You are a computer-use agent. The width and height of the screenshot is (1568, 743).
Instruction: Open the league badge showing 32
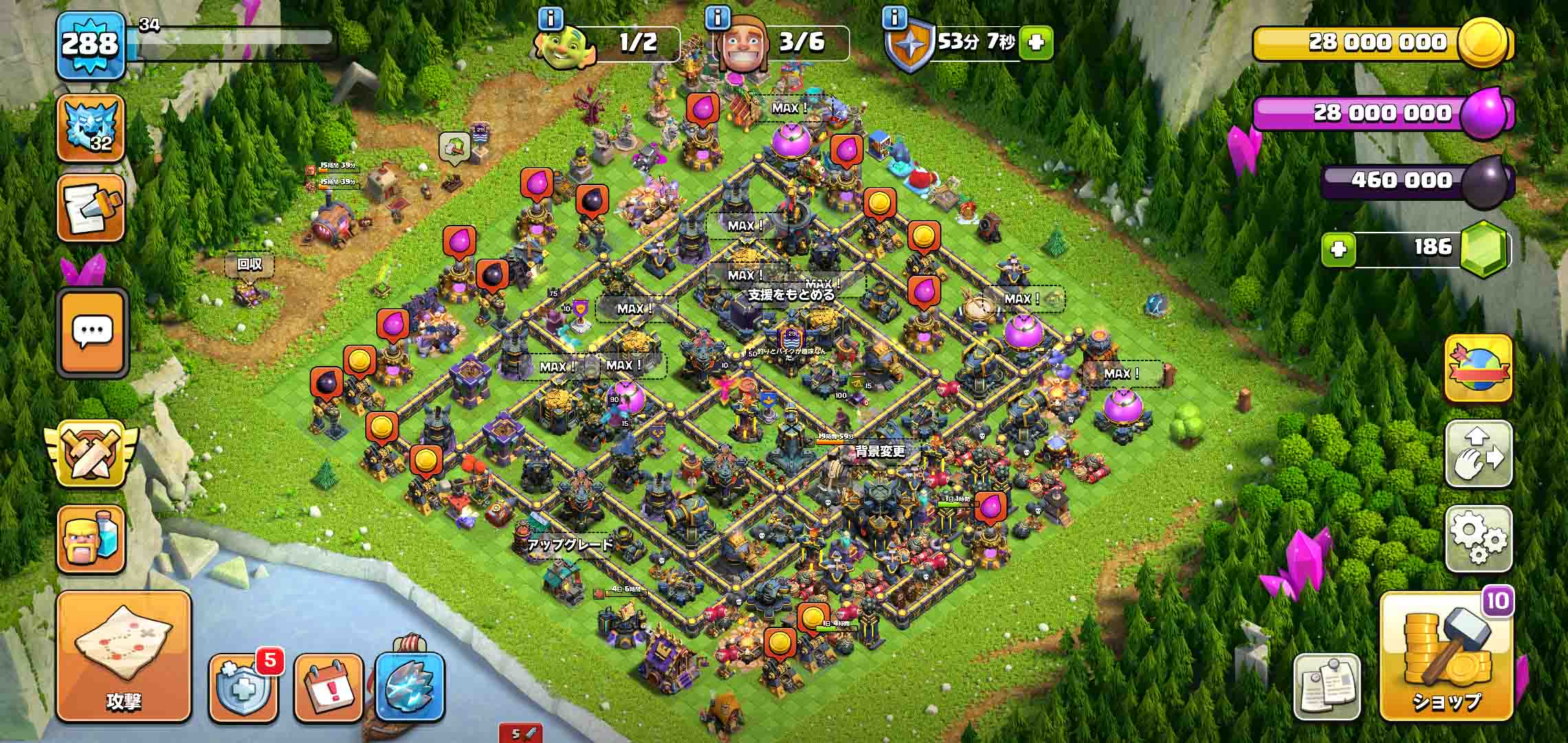[x=91, y=129]
